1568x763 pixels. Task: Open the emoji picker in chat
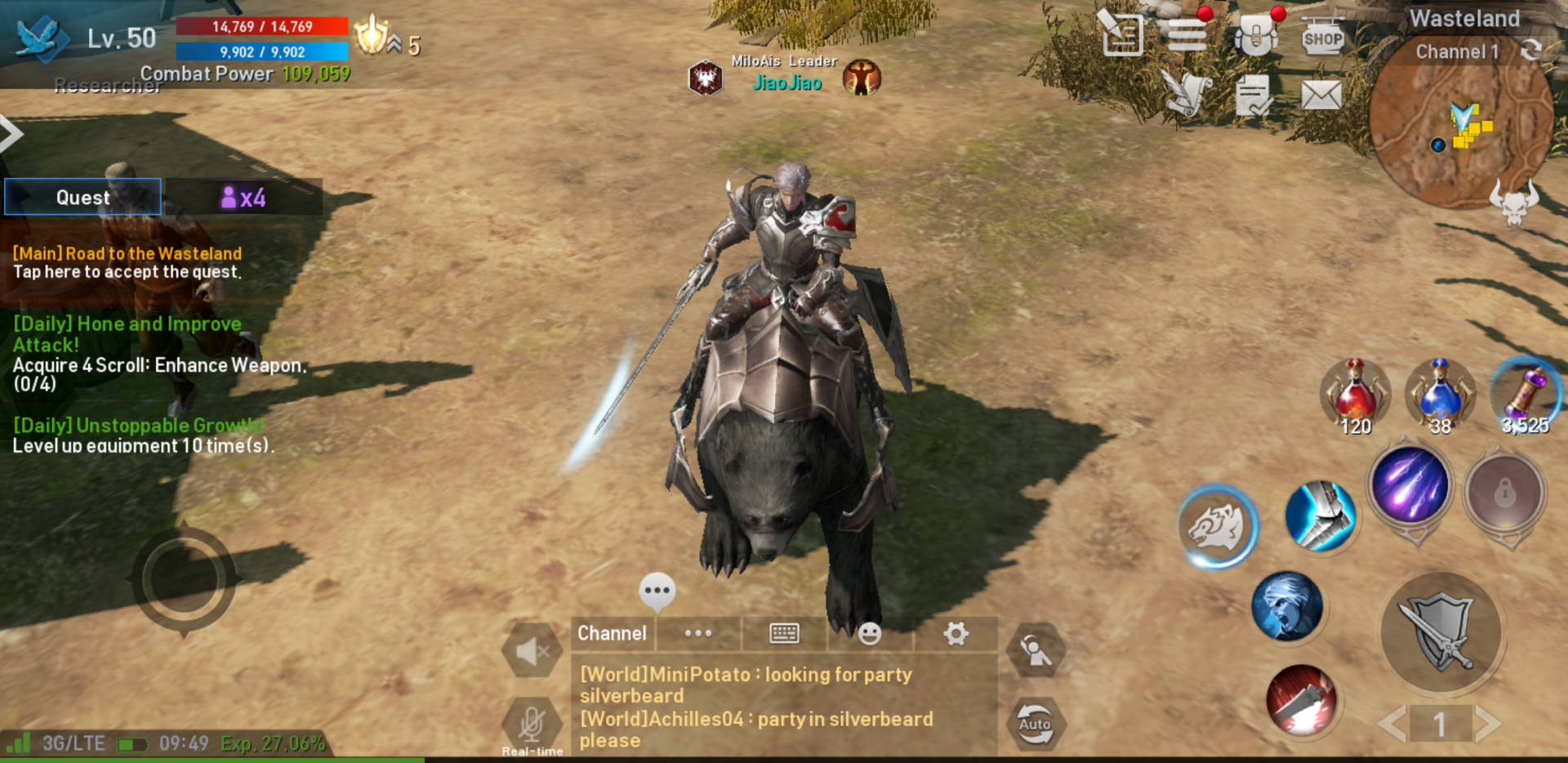[870, 634]
